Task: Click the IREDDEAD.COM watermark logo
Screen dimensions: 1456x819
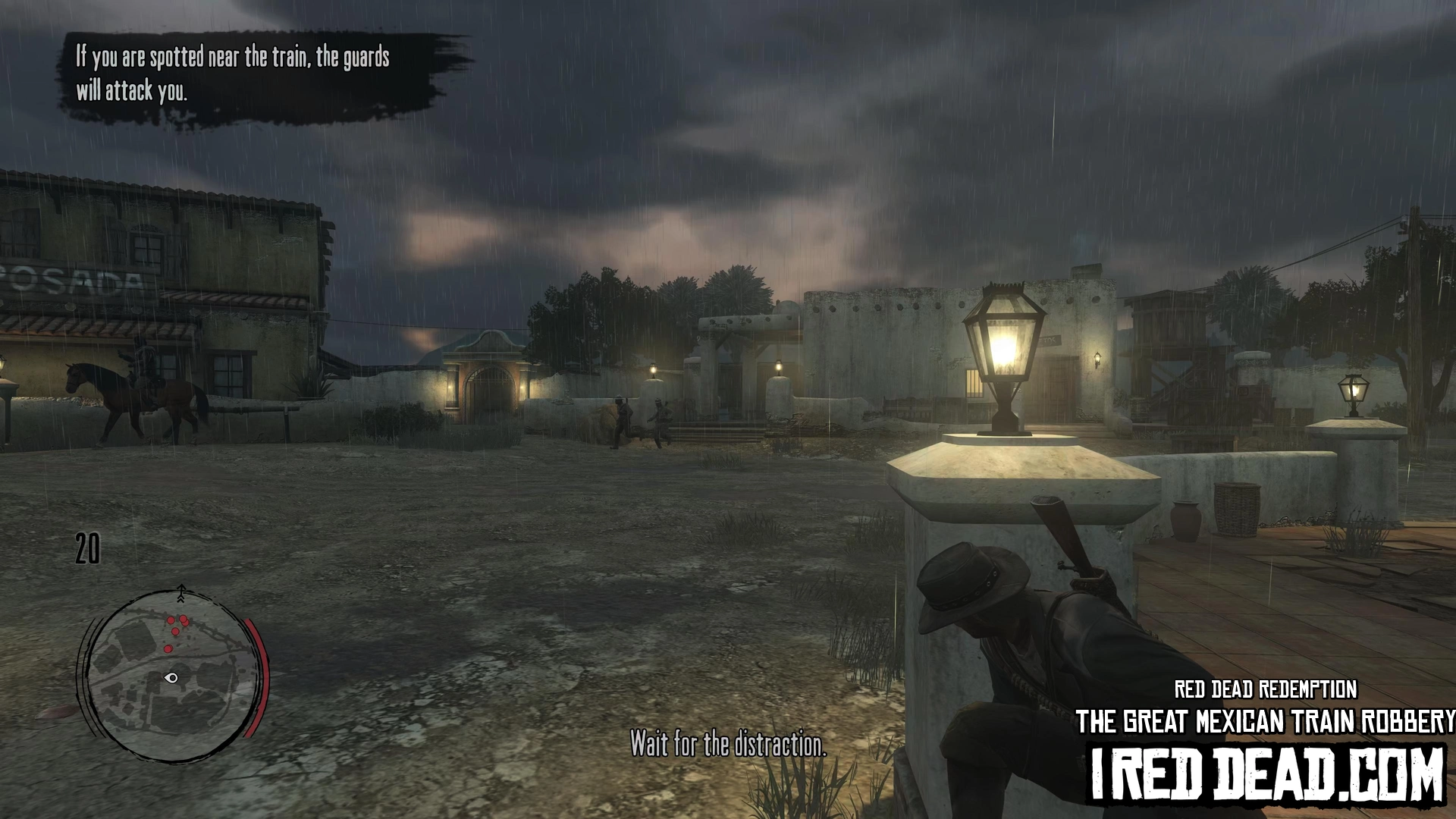Action: click(1266, 773)
